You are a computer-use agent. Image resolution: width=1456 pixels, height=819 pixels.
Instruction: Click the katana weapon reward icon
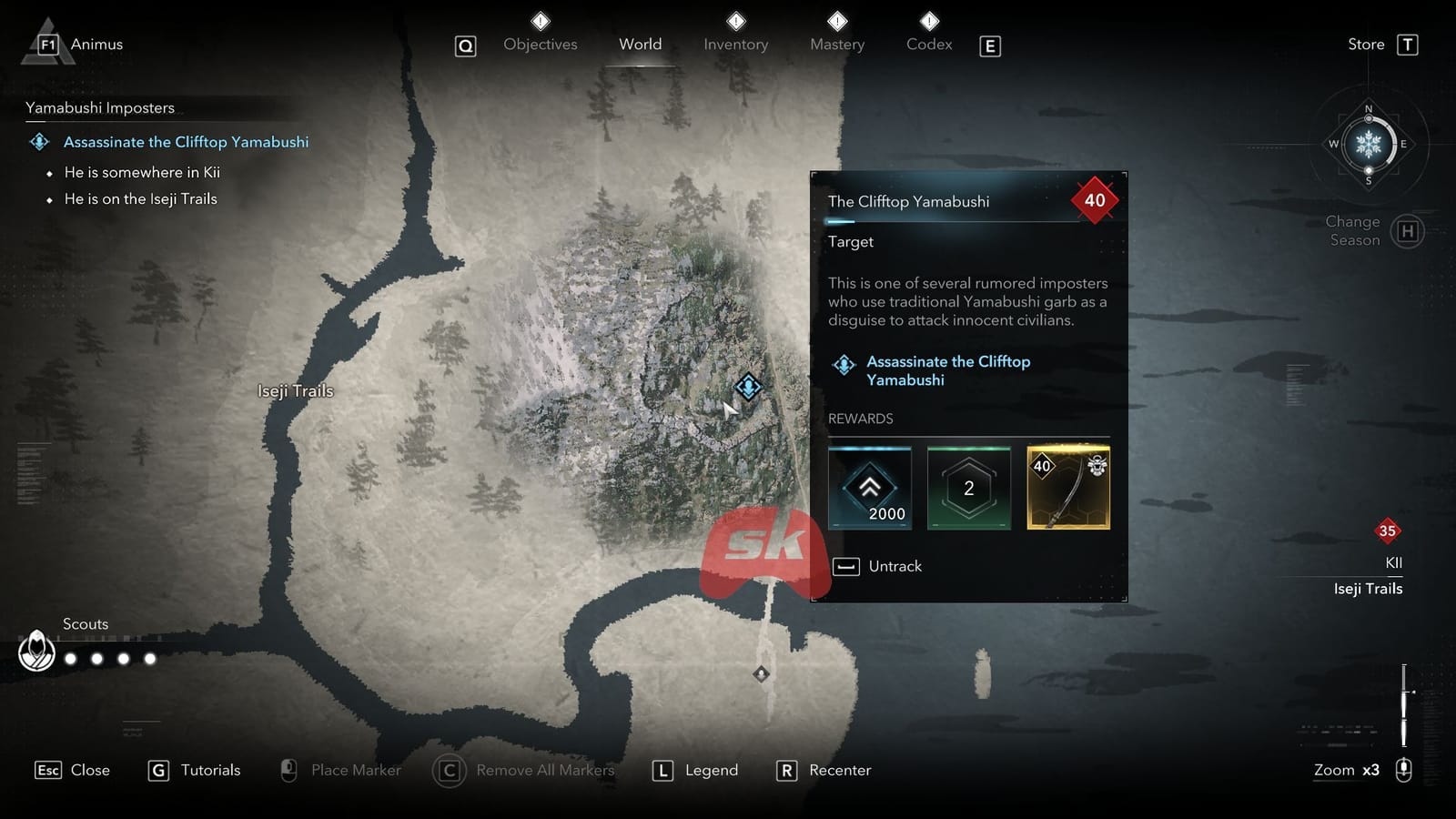tap(1067, 488)
